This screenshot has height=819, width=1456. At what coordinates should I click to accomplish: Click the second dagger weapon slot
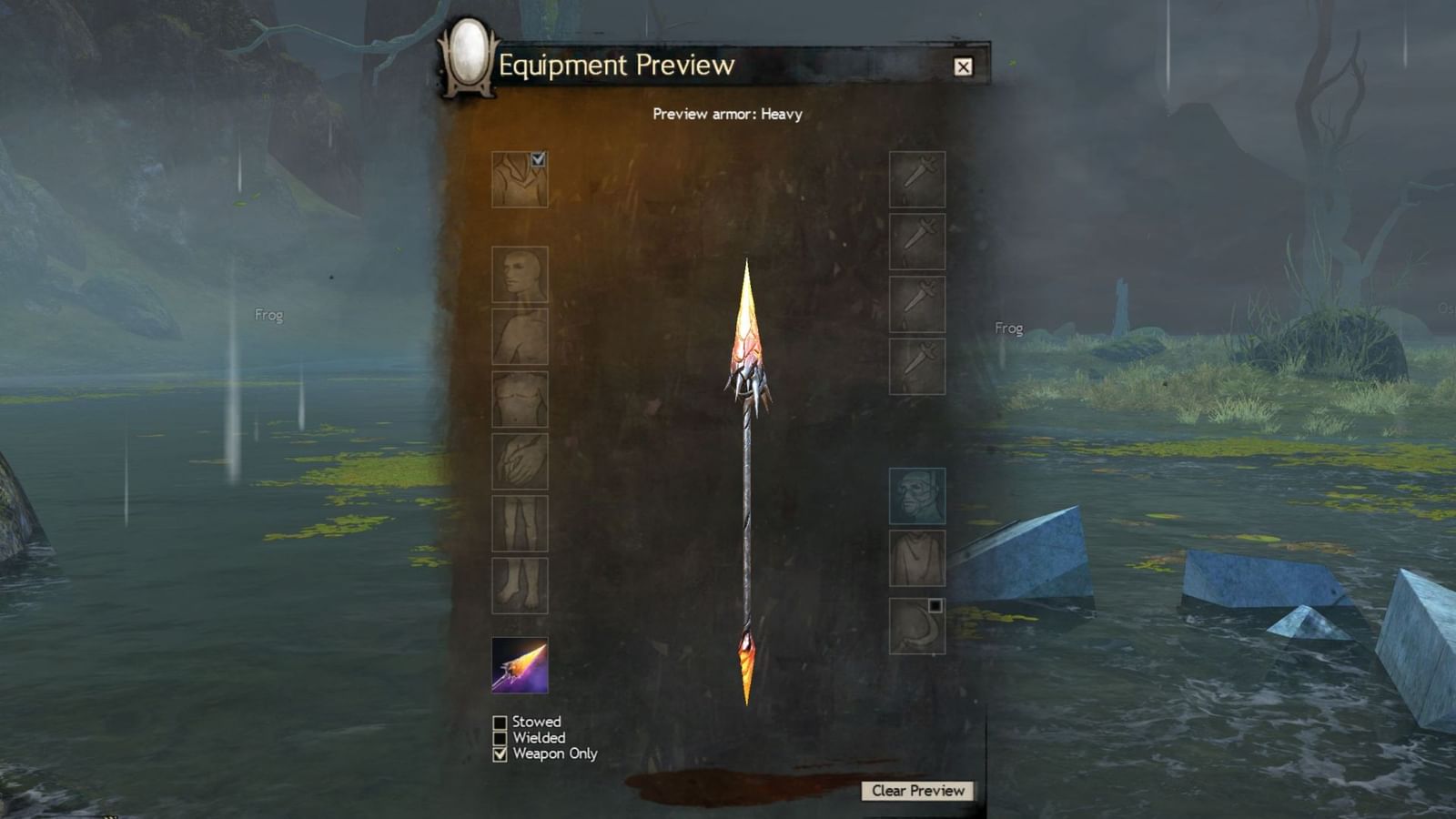[917, 244]
